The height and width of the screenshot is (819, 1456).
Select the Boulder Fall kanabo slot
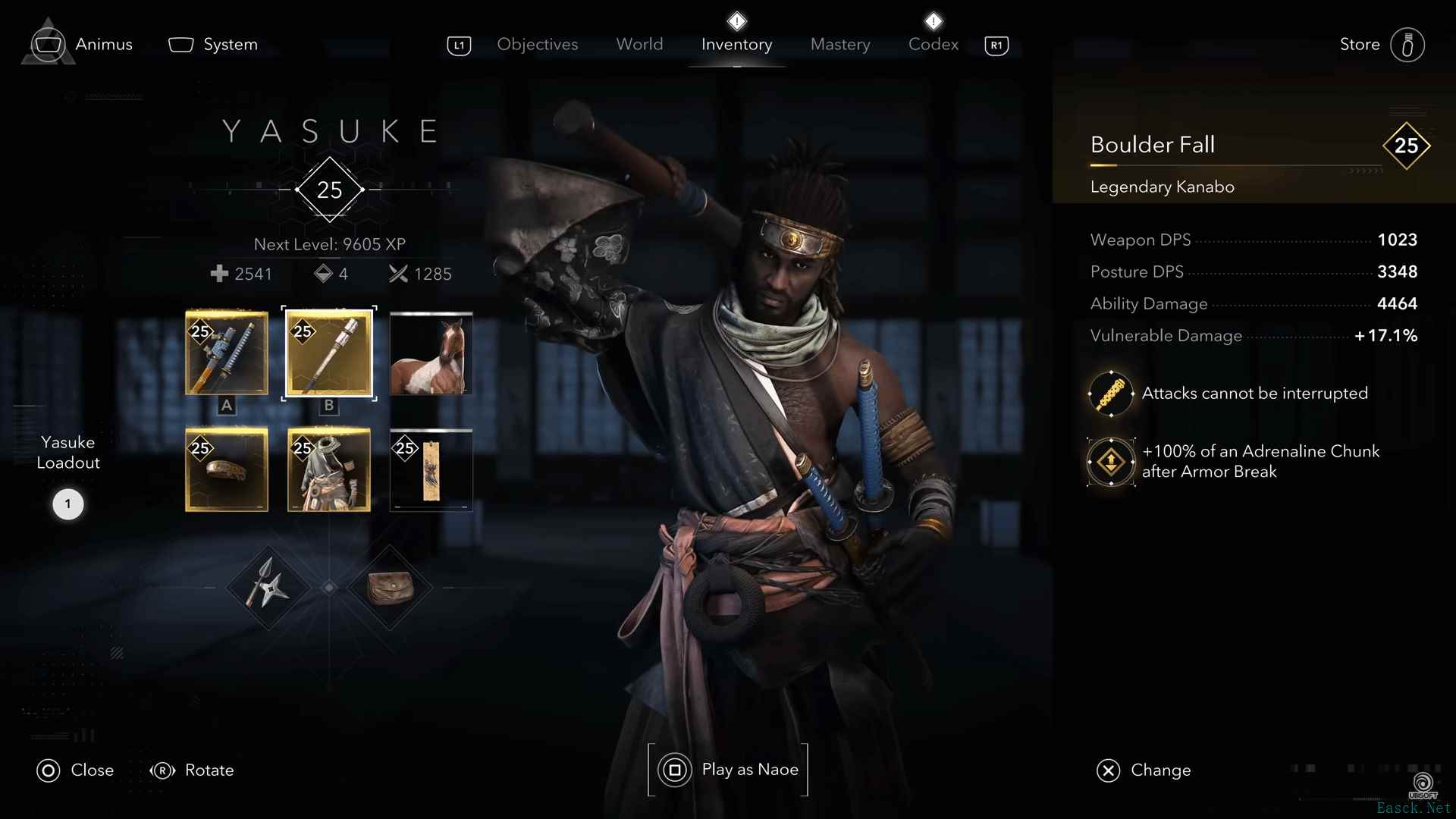(x=329, y=353)
